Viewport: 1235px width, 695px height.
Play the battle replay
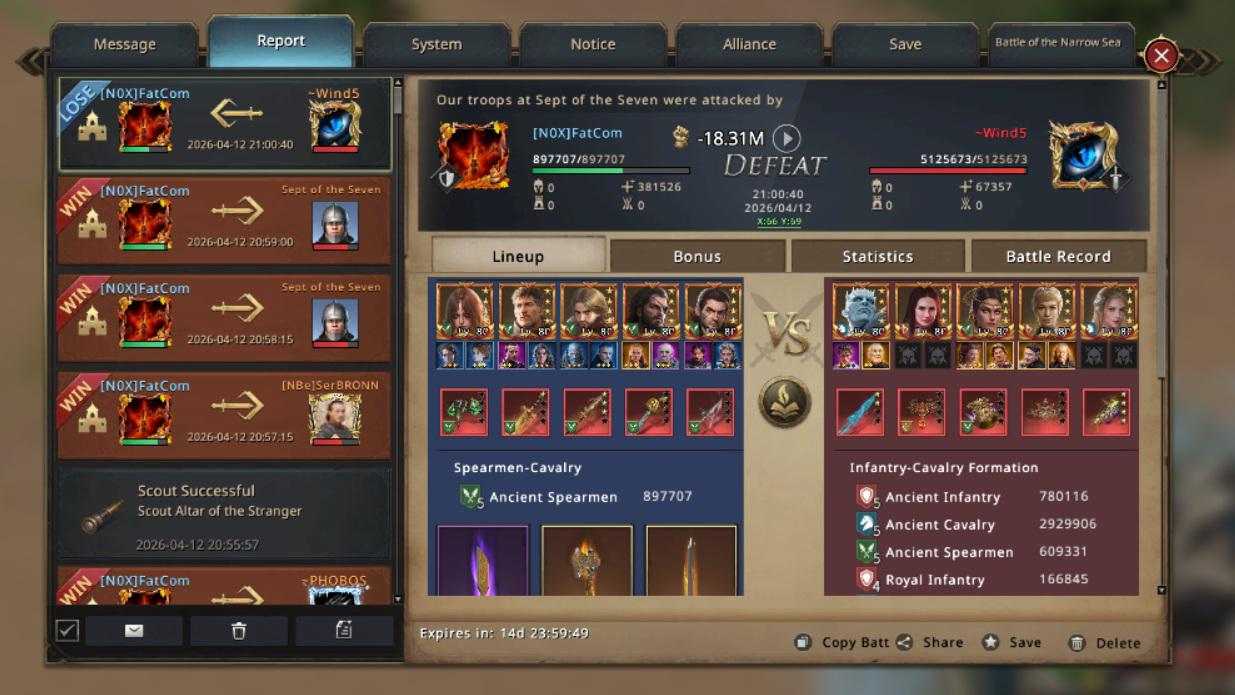tap(787, 139)
